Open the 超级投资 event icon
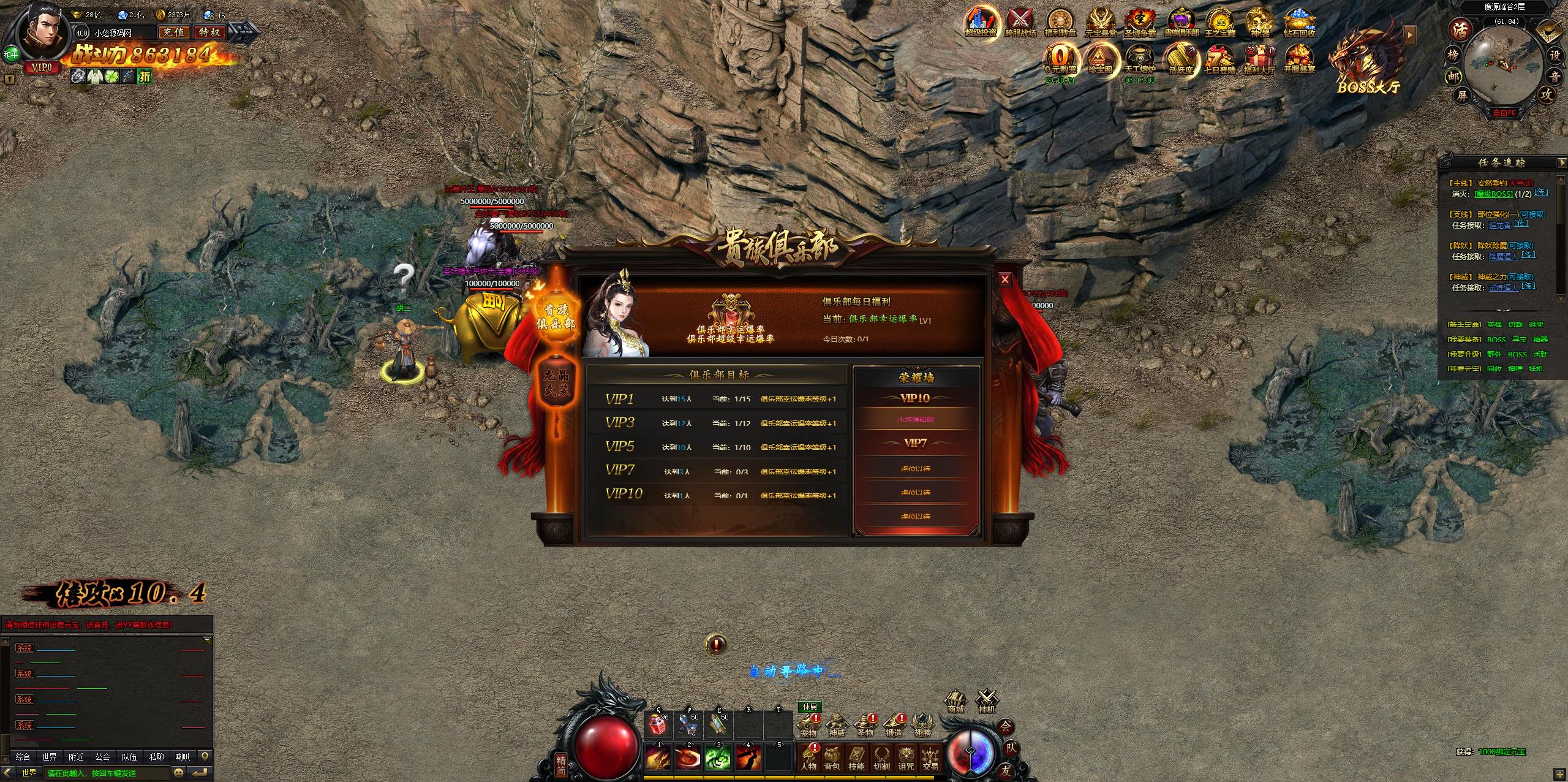The height and width of the screenshot is (782, 1568). point(980,22)
